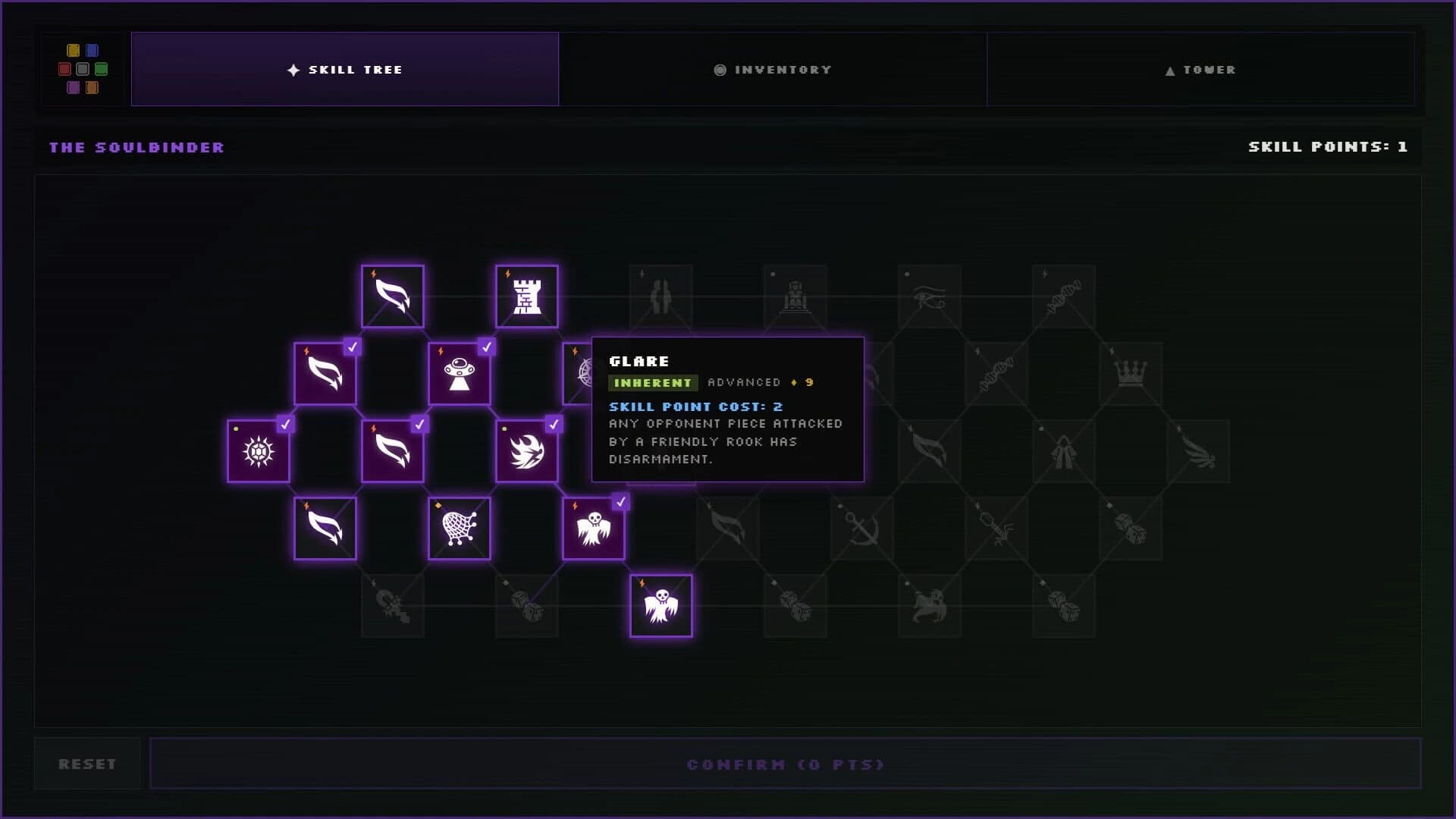The width and height of the screenshot is (1456, 819).
Task: Click the green color square in the grid logo
Action: click(102, 69)
